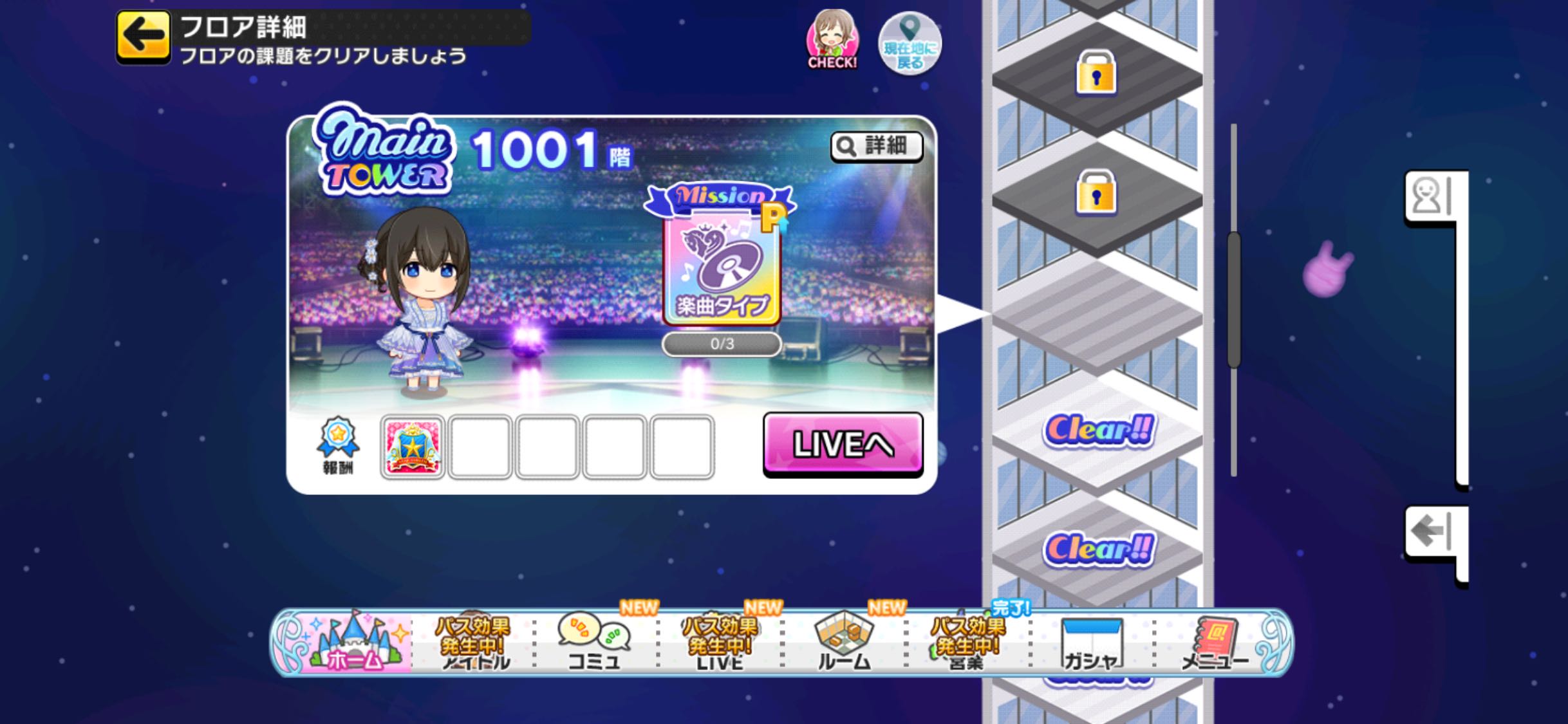This screenshot has height=724, width=1568.
Task: Open the メニュー notebook
Action: (1215, 642)
